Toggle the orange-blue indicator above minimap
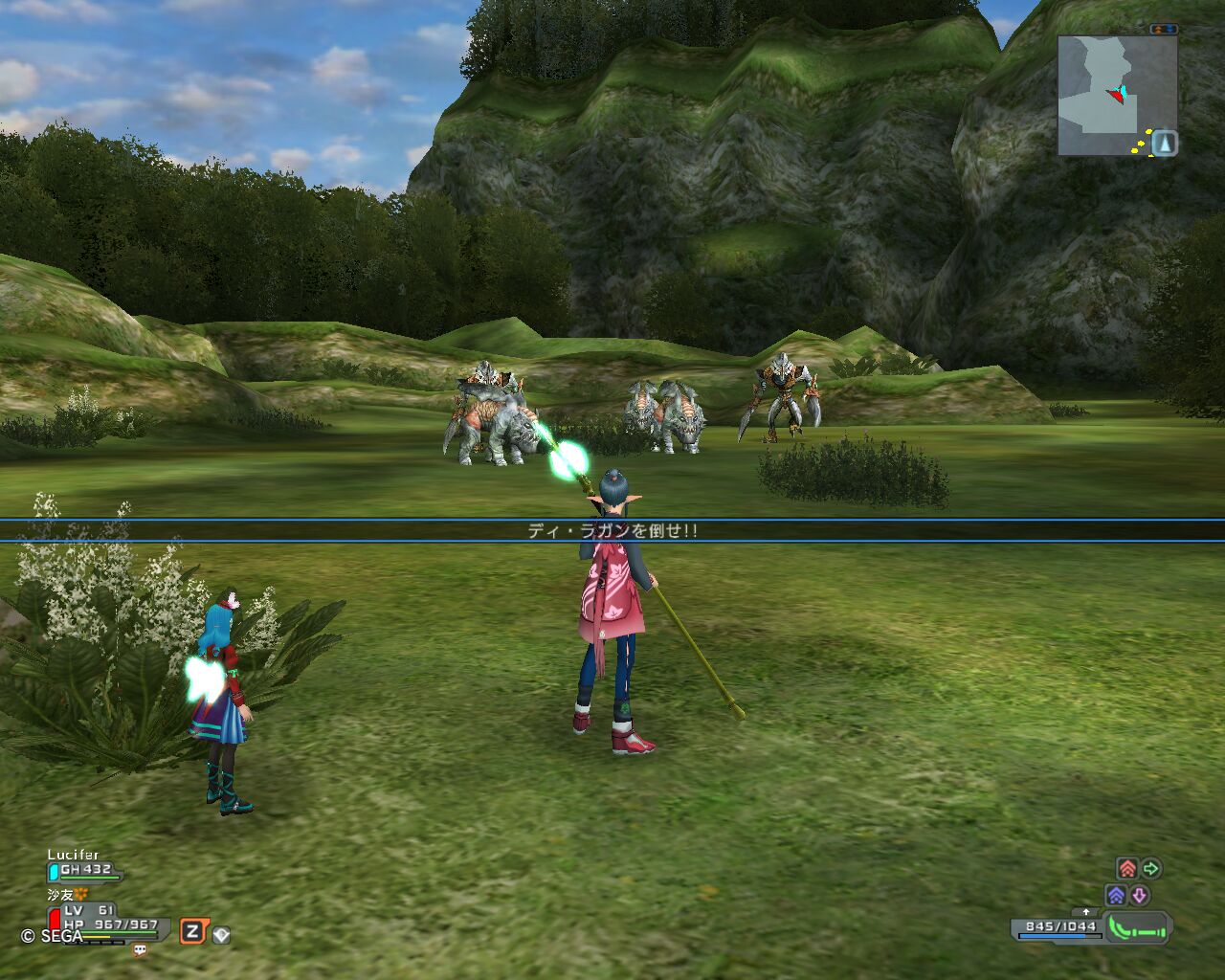The width and height of the screenshot is (1225, 980). [x=1164, y=30]
